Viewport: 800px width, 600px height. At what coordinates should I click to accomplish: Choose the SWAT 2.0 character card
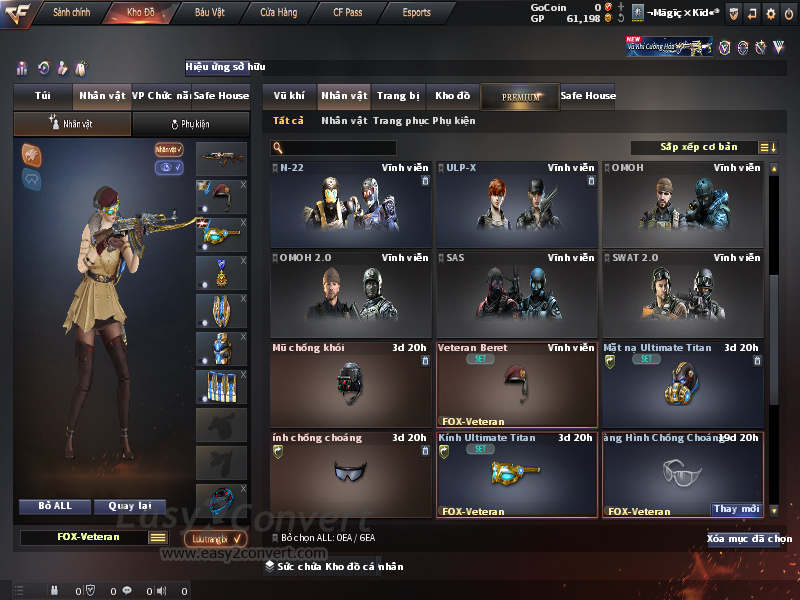click(x=683, y=294)
